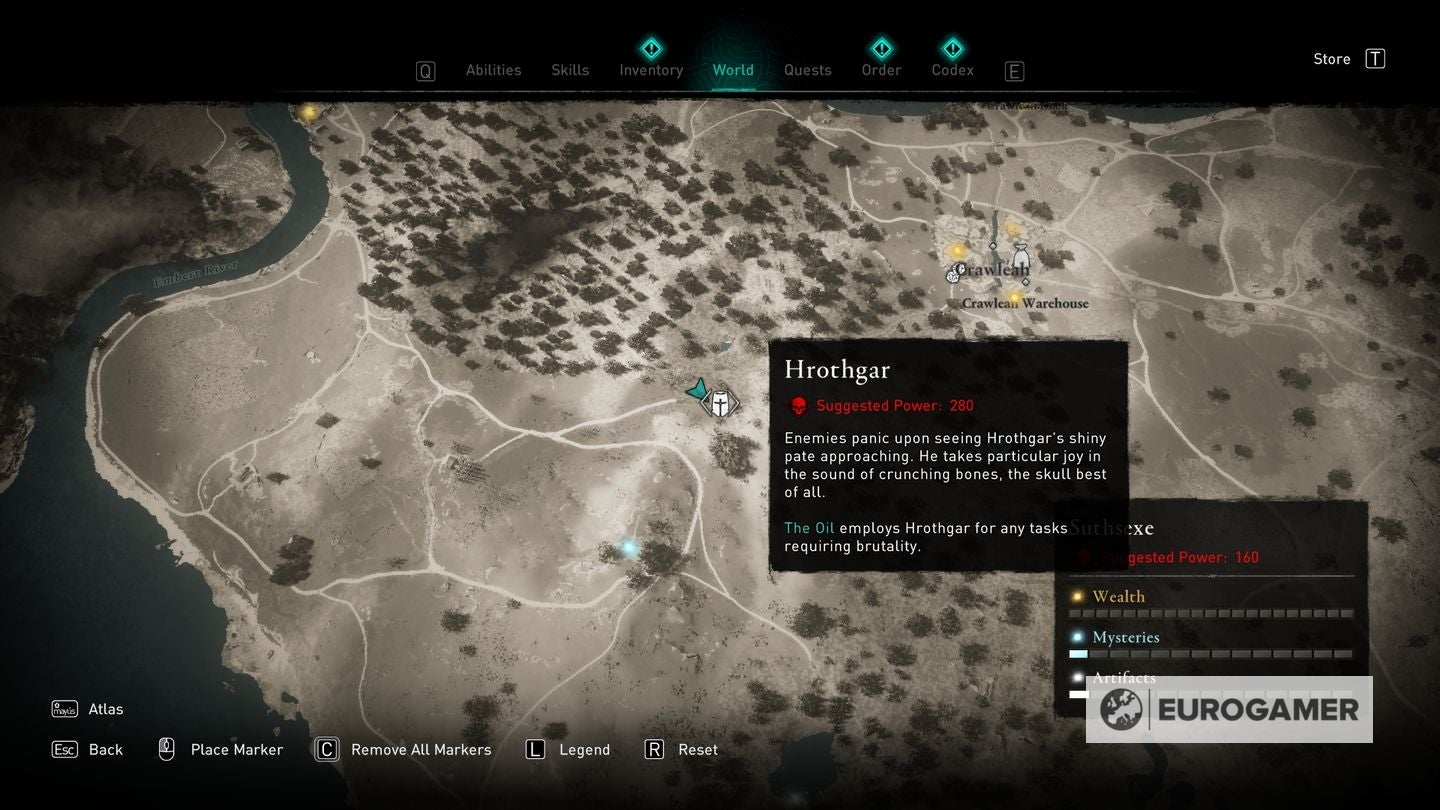The image size is (1440, 810).
Task: Open the Inventory tab
Action: click(651, 70)
